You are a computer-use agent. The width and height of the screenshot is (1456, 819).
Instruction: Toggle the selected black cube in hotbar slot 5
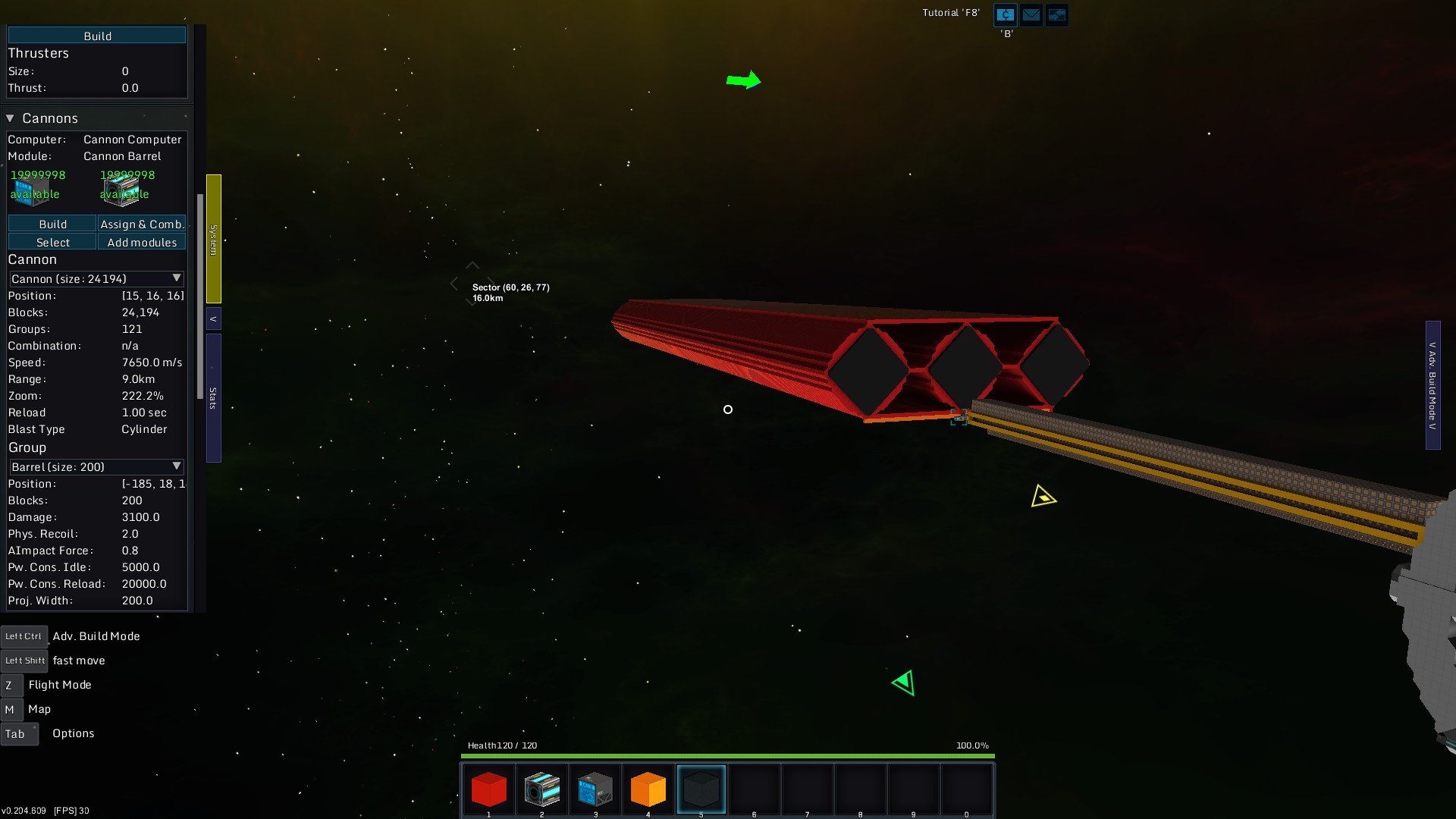click(x=701, y=789)
